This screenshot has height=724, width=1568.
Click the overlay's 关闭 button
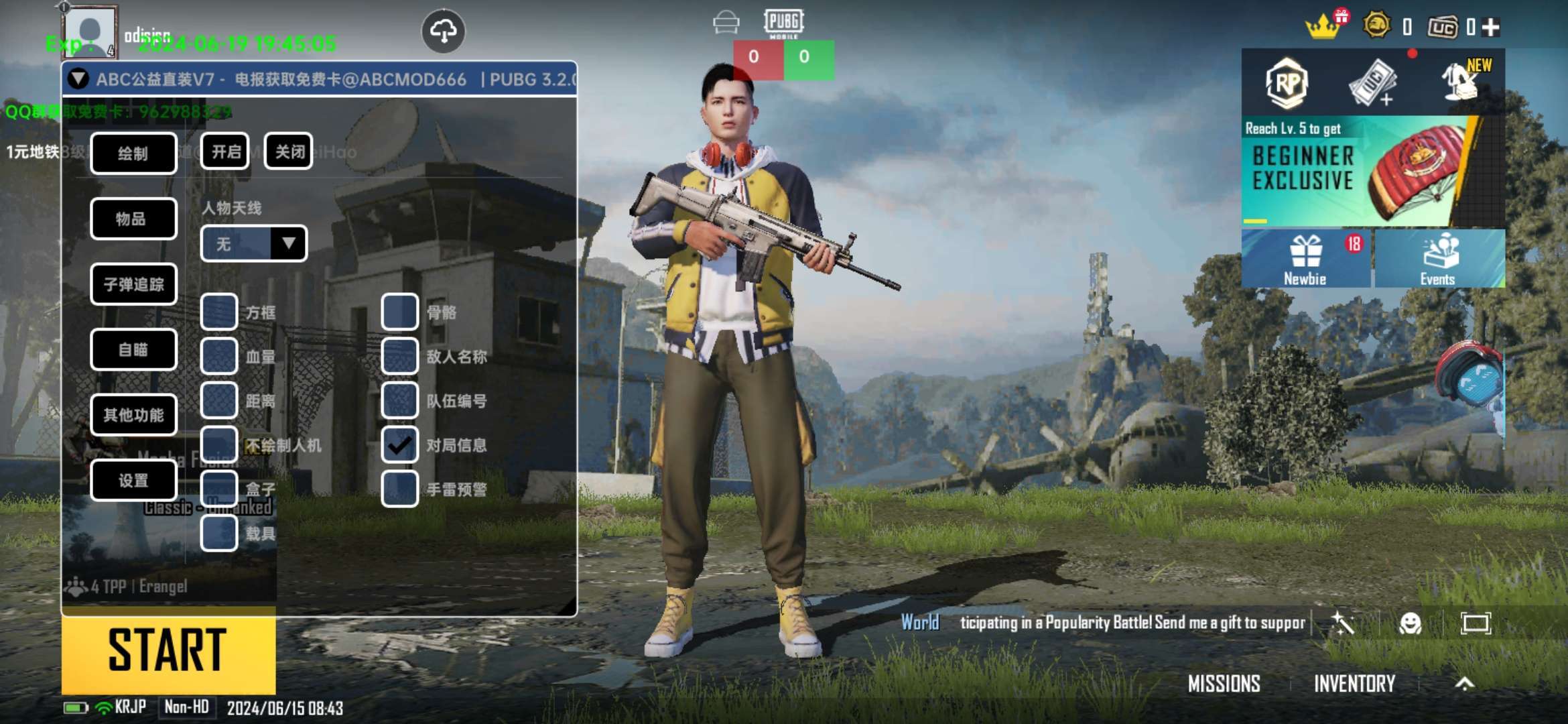tap(289, 152)
